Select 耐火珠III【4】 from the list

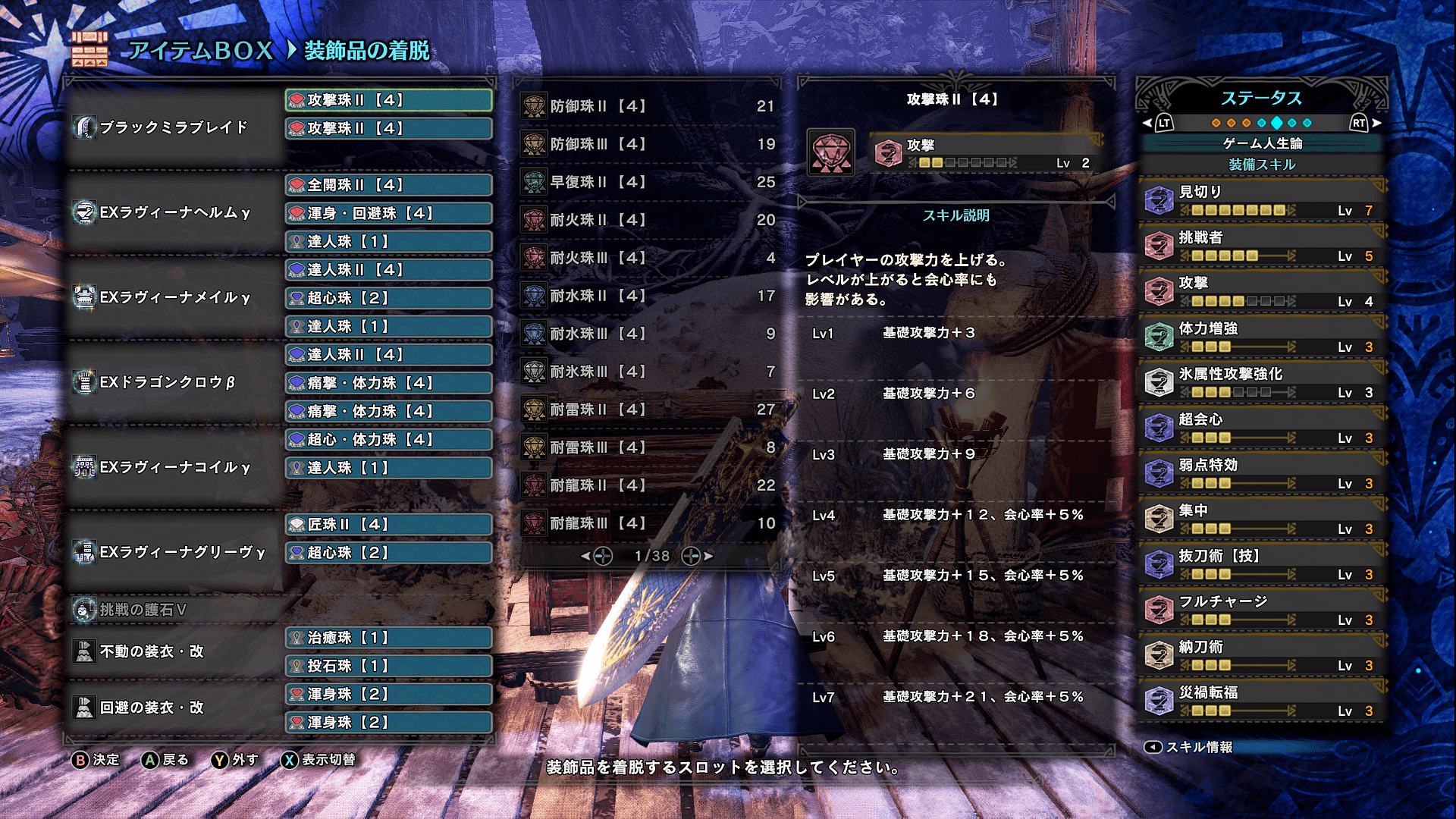(x=648, y=258)
